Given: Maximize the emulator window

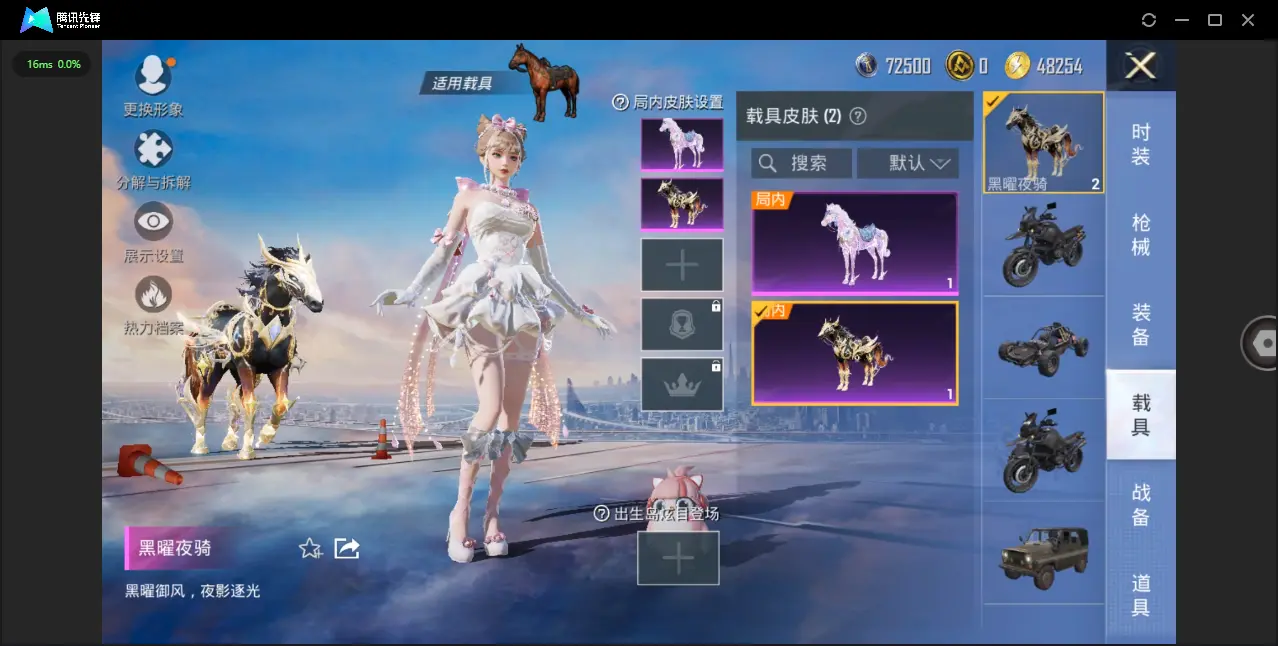Looking at the screenshot, I should pos(1215,20).
